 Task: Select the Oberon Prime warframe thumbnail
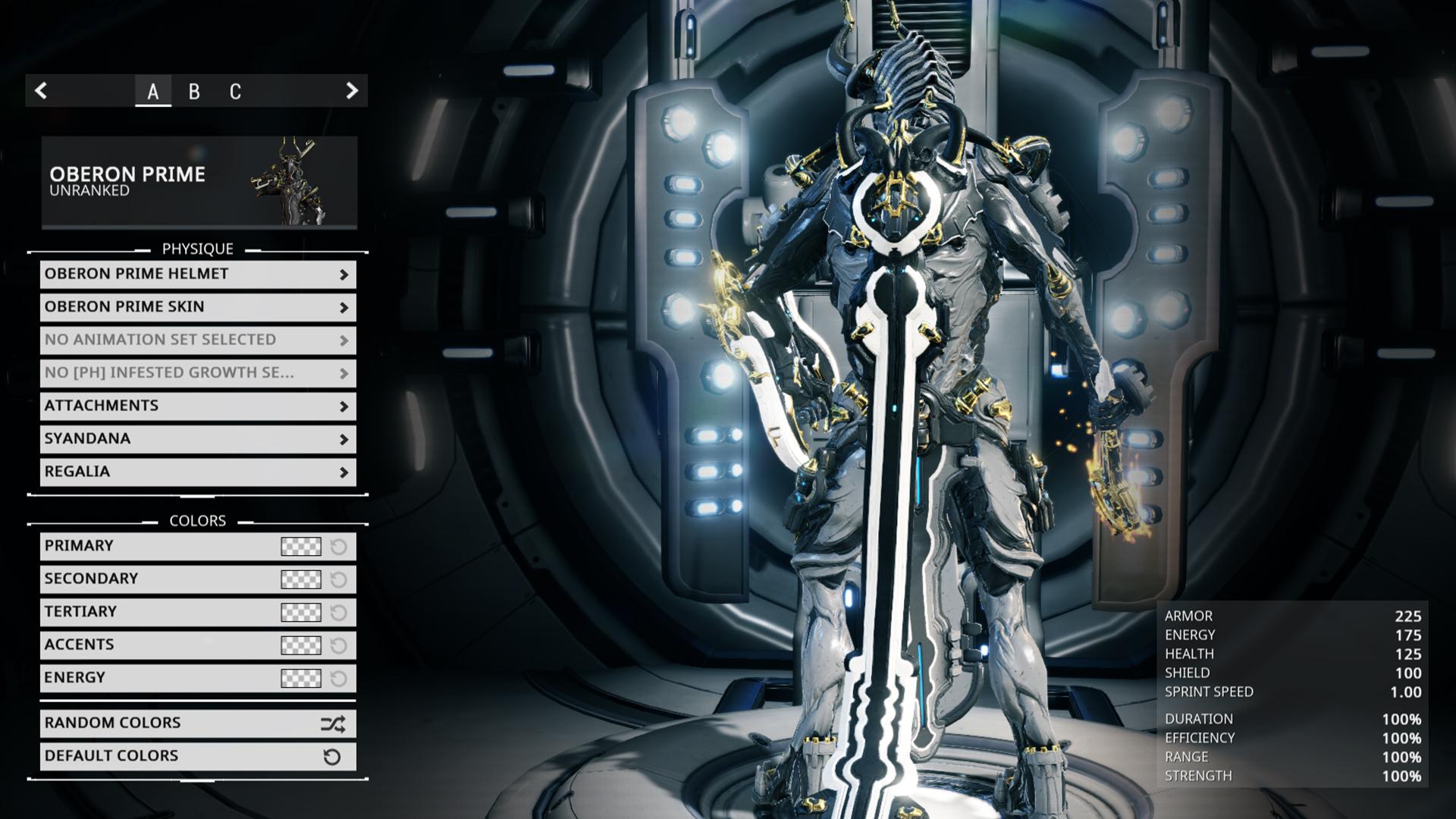coord(288,182)
